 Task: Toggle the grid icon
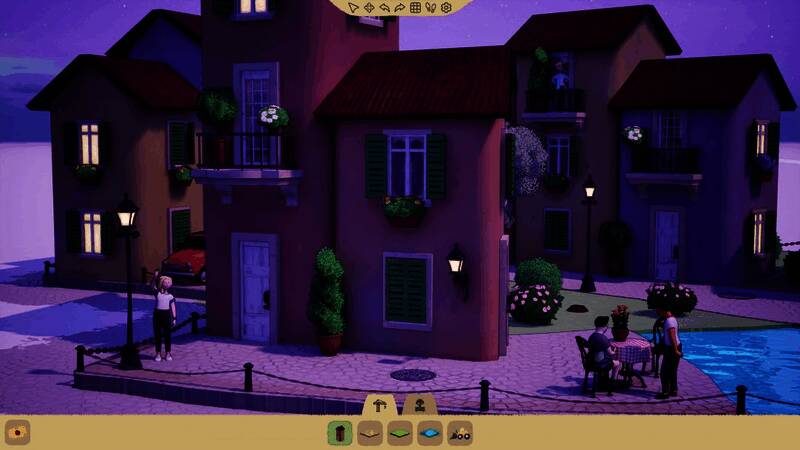(x=416, y=8)
